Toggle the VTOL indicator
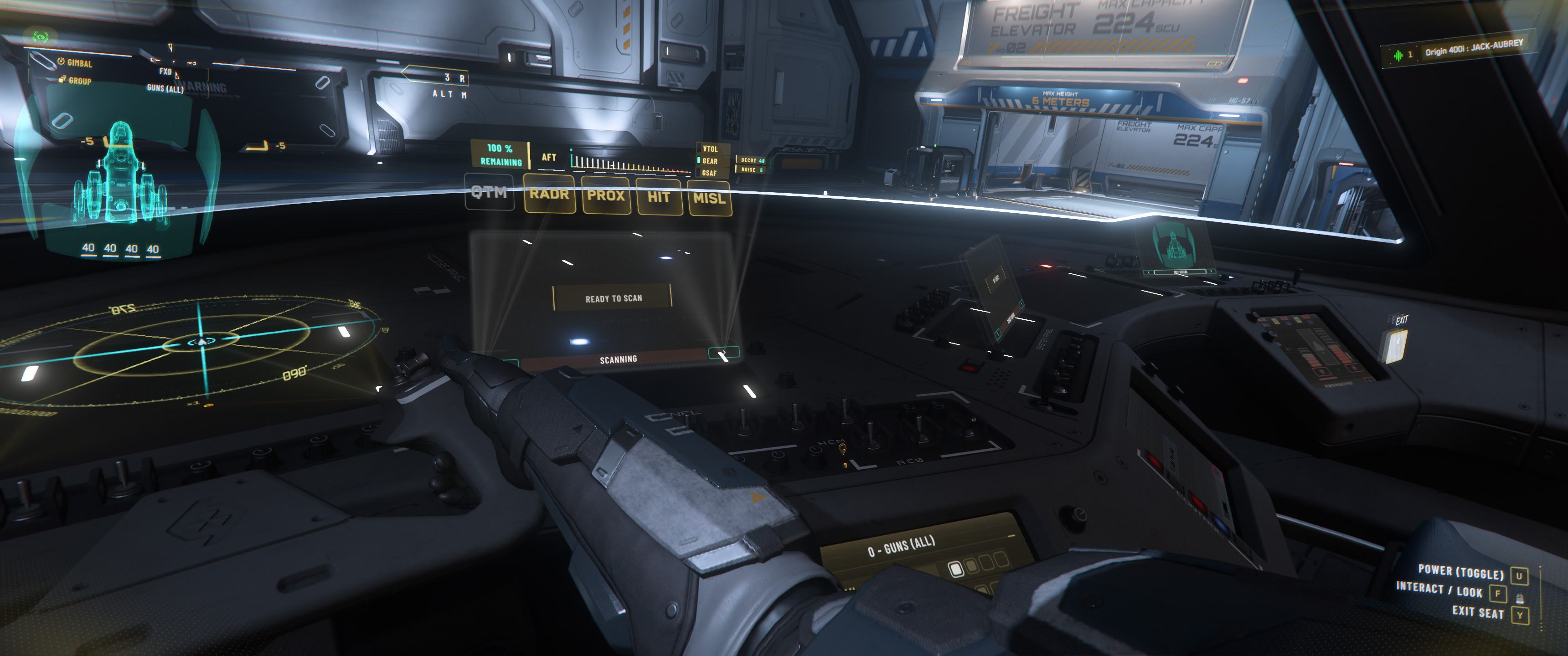The width and height of the screenshot is (1568, 656). tap(710, 149)
